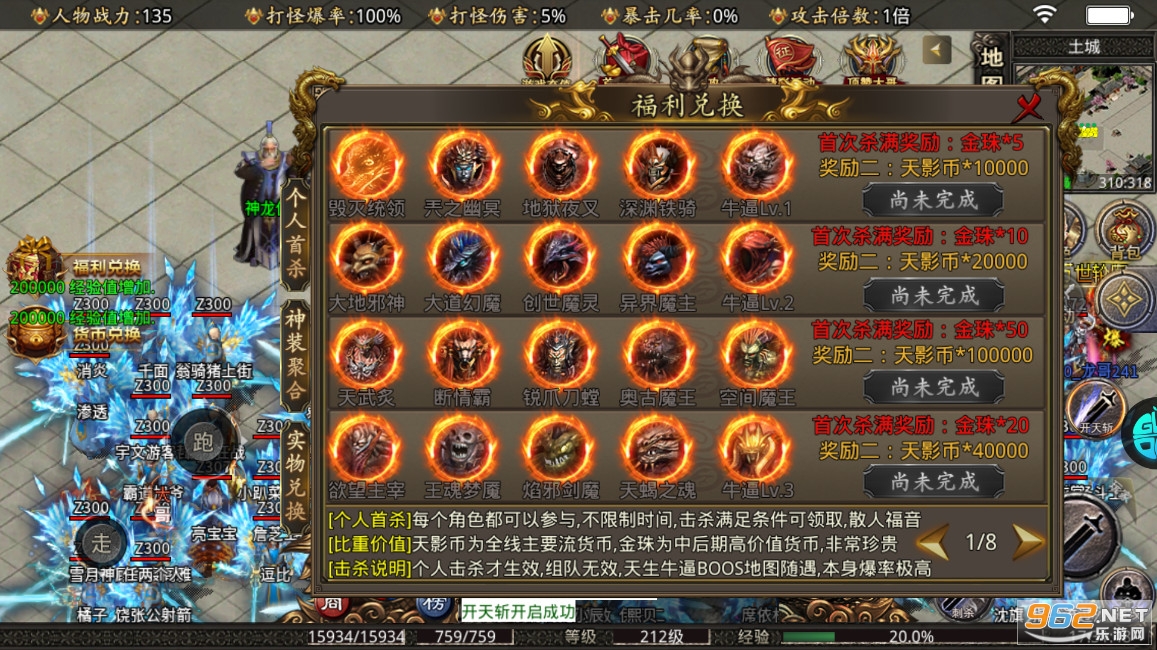Toggle the 跑 run mode button
The height and width of the screenshot is (650, 1157).
(x=203, y=441)
